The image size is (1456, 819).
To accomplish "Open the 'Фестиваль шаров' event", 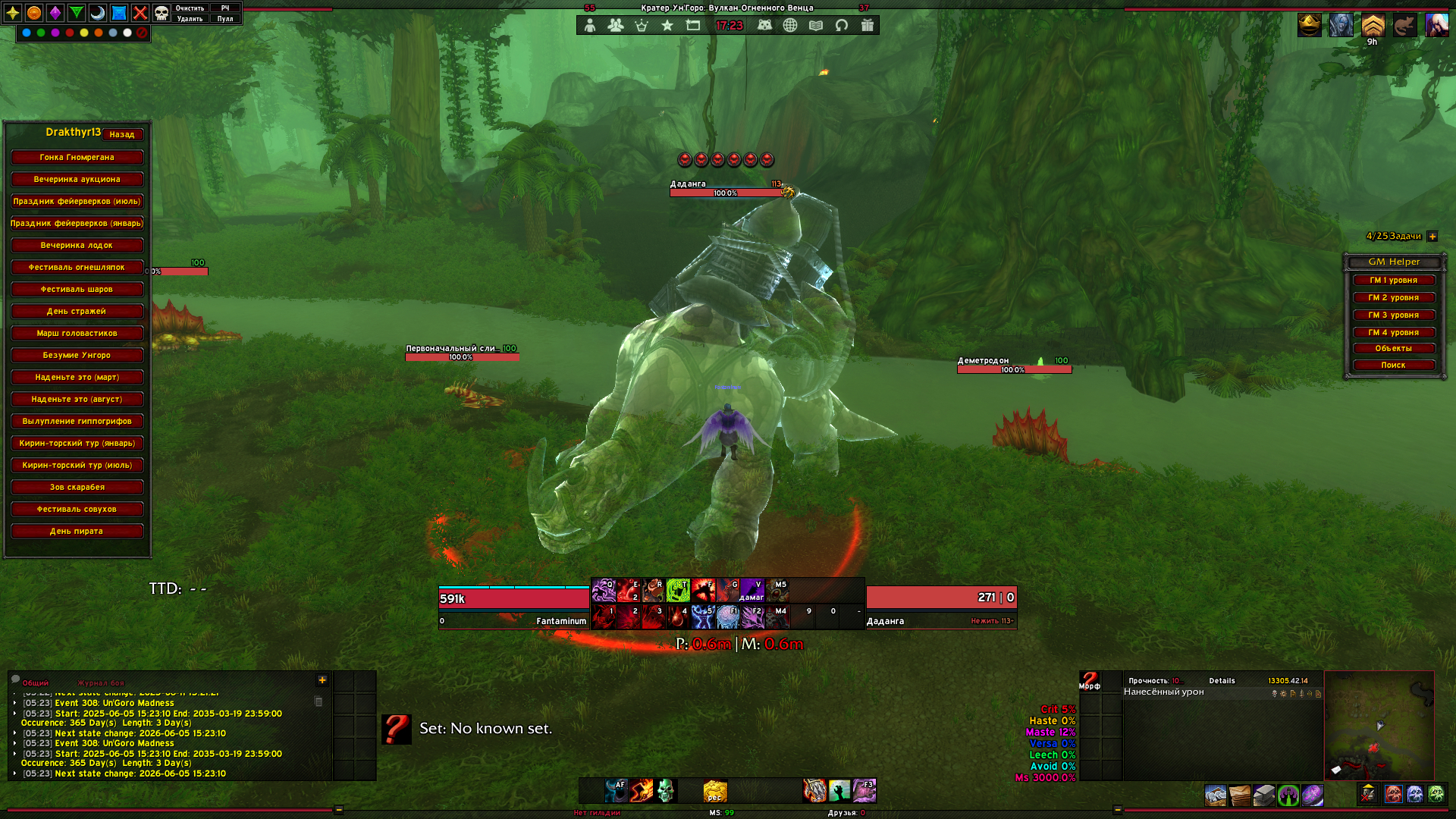I will 77,289.
